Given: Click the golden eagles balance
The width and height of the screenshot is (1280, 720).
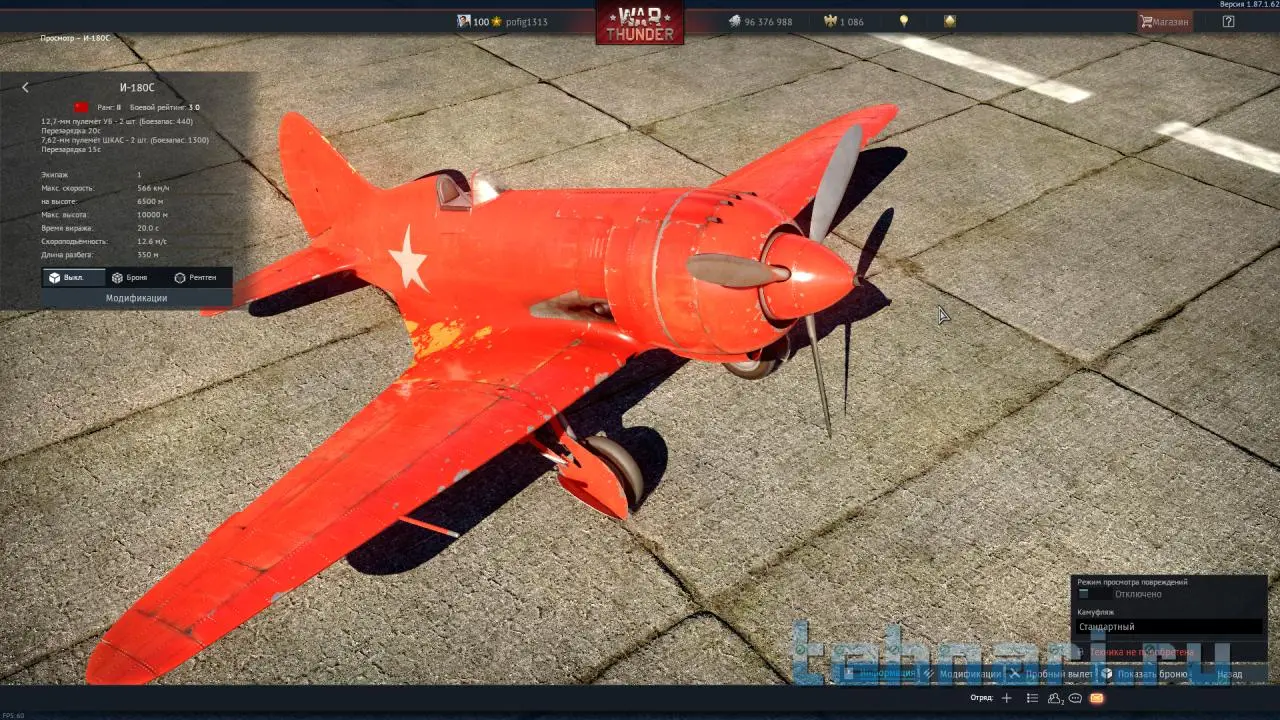Looking at the screenshot, I should 843,21.
